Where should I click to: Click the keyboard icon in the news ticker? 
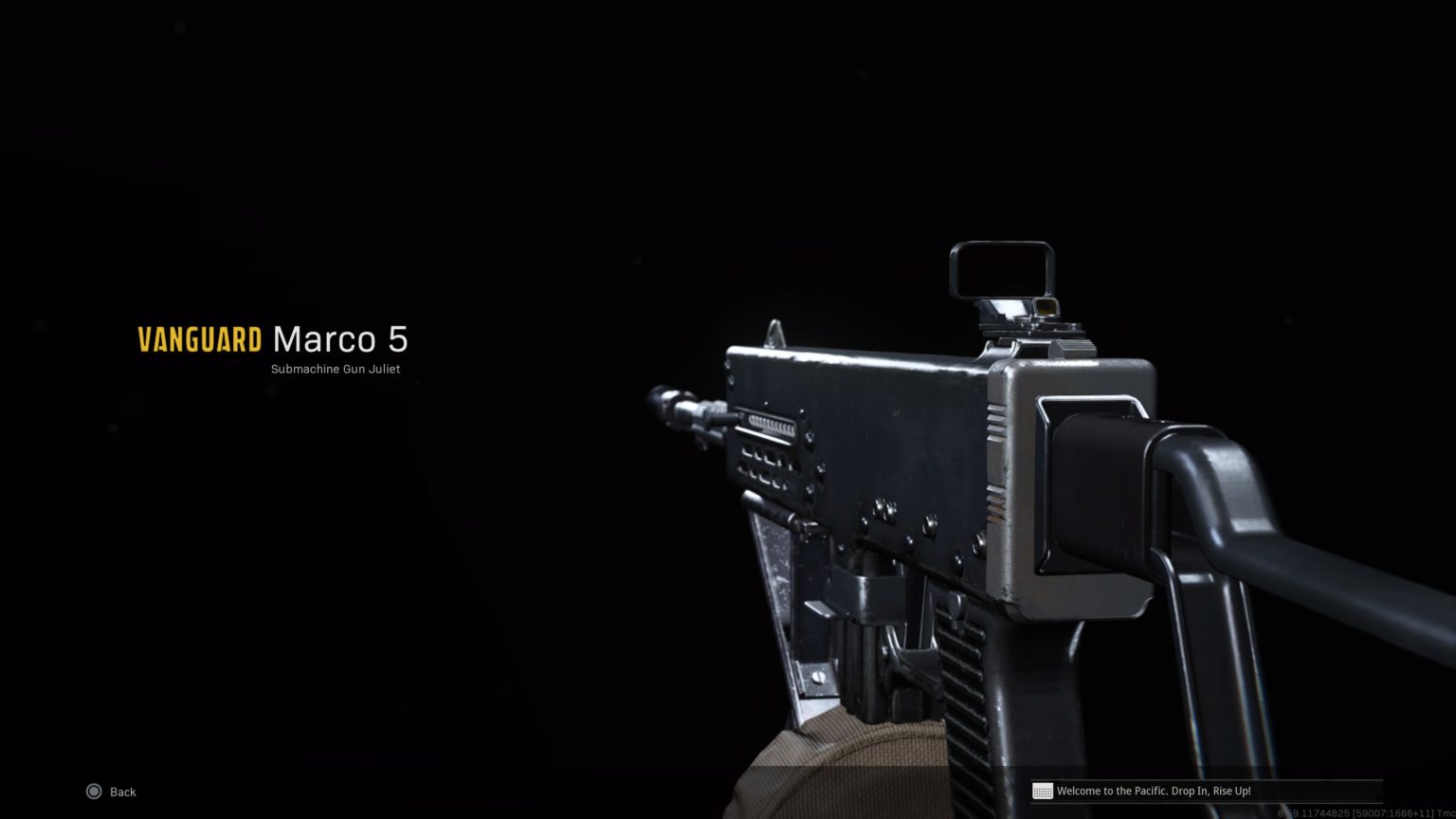click(x=1044, y=791)
